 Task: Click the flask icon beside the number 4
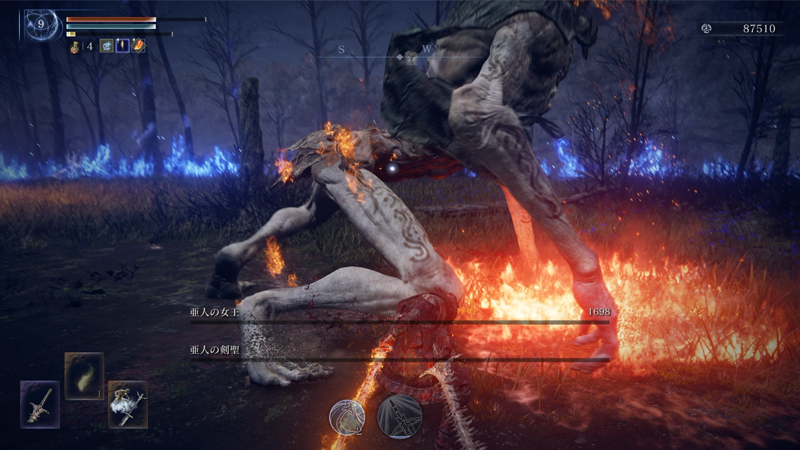75,46
